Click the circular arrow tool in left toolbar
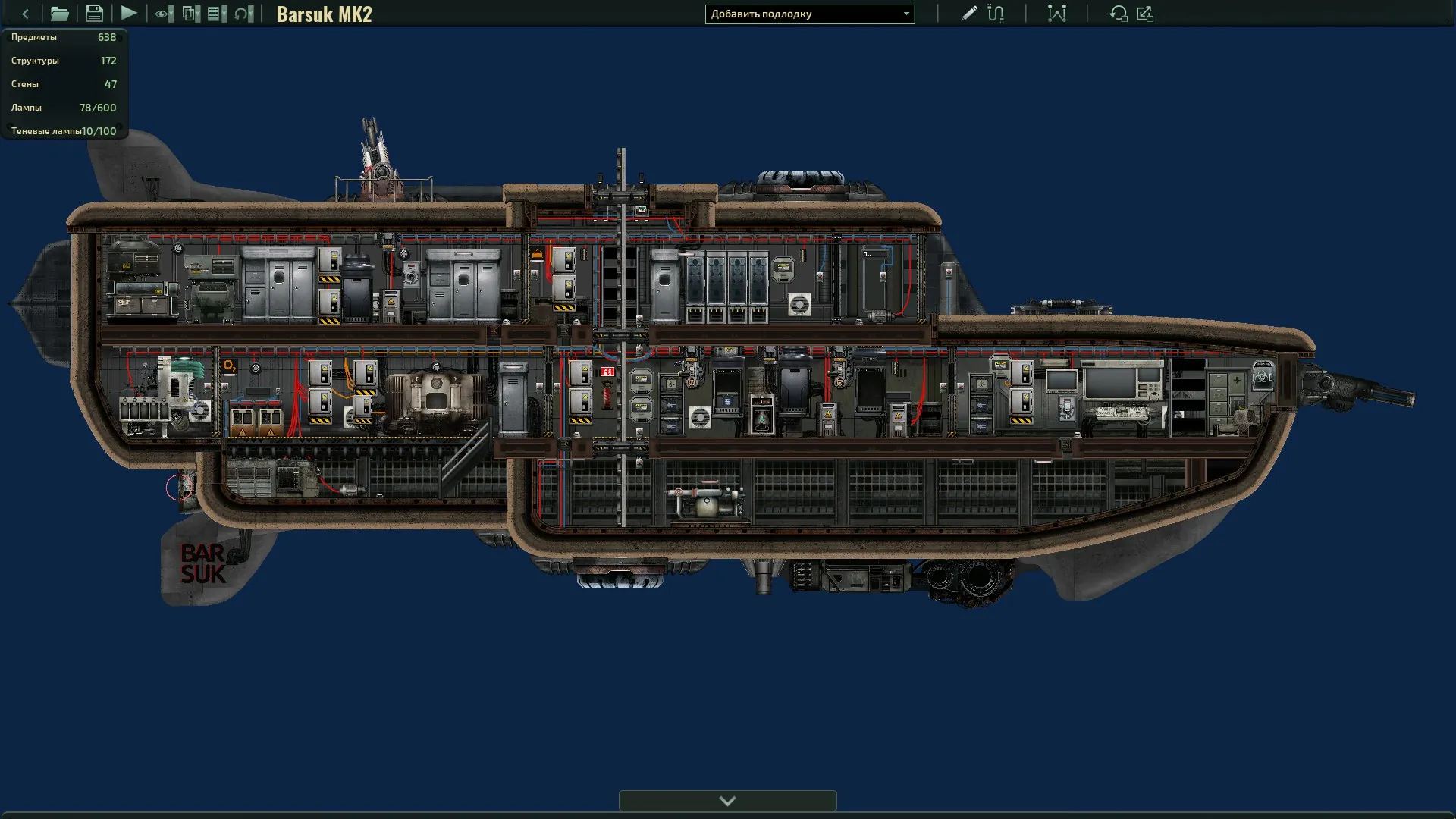This screenshot has height=819, width=1456. tap(243, 14)
